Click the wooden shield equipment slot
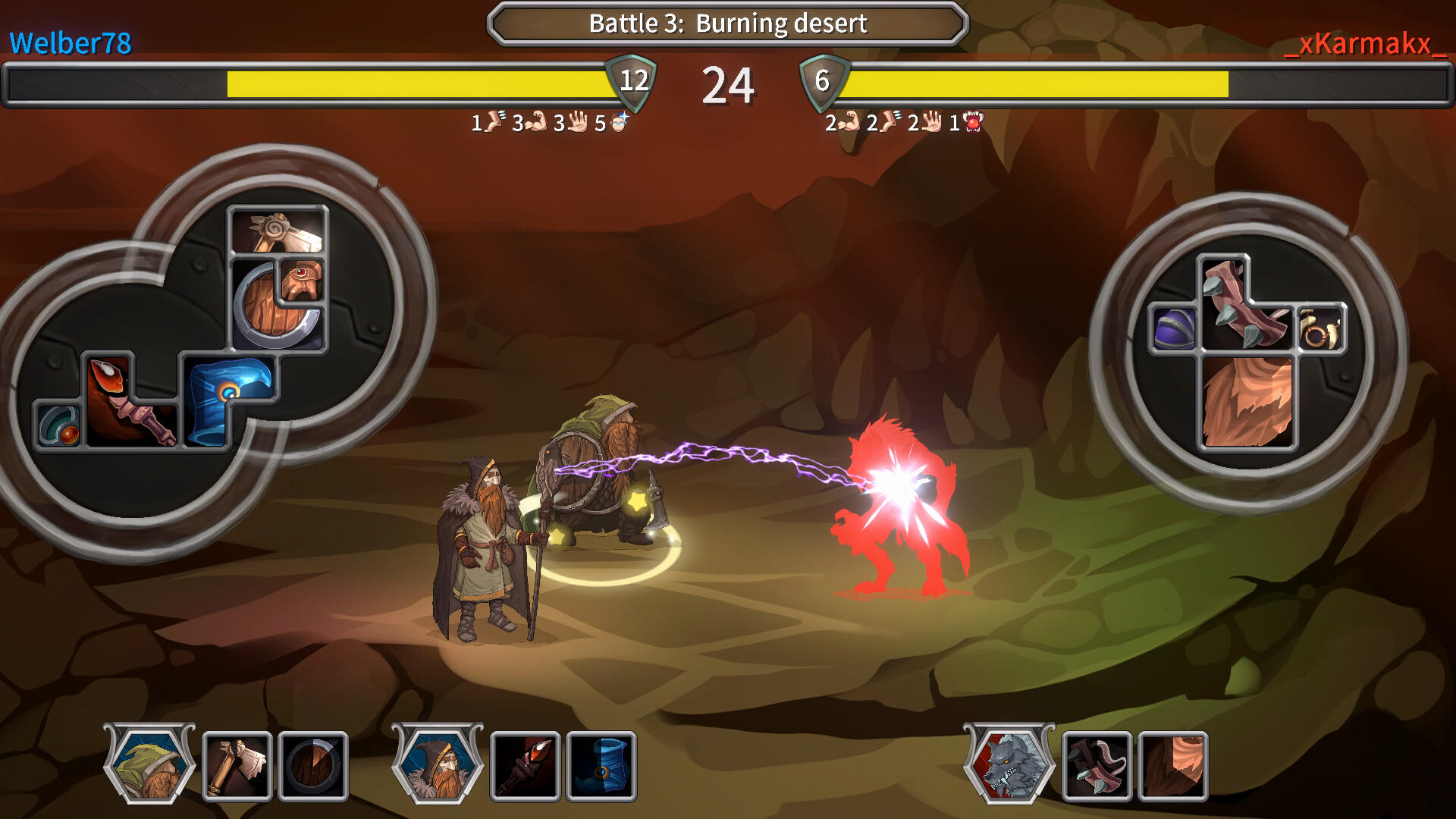 (x=314, y=766)
